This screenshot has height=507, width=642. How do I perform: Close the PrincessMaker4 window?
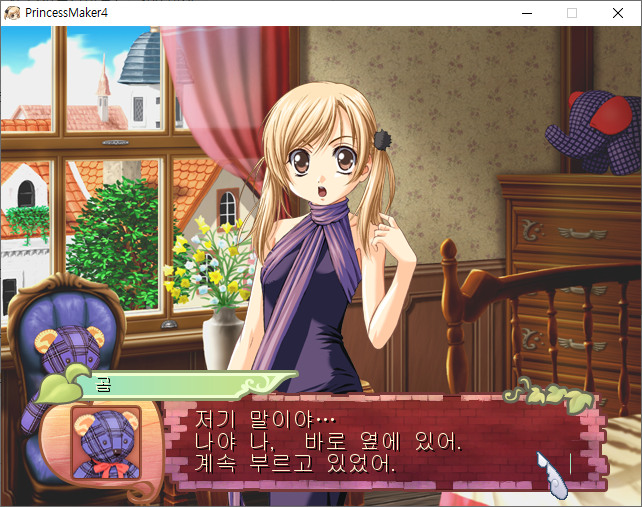click(617, 13)
